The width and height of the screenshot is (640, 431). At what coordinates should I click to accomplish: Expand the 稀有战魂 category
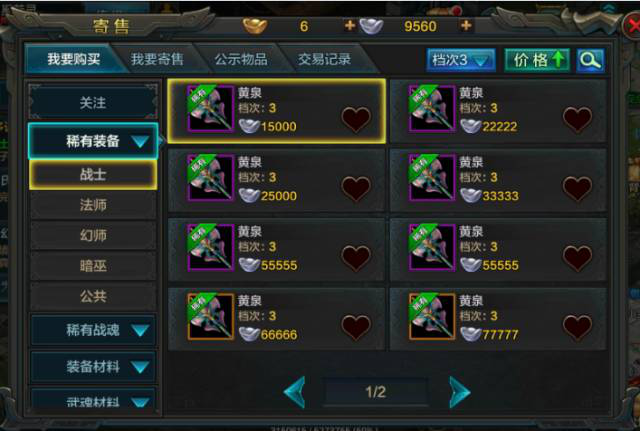[x=93, y=329]
